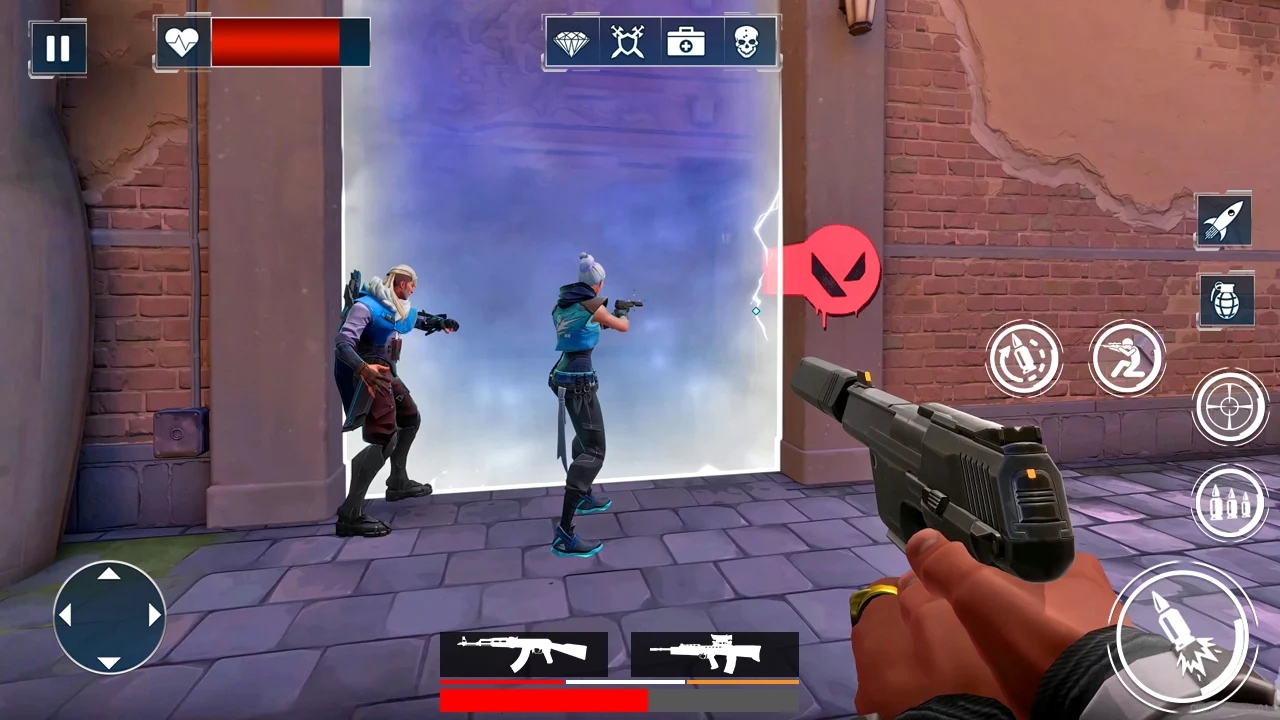Switch to the AK-47 weapon slot

click(525, 652)
